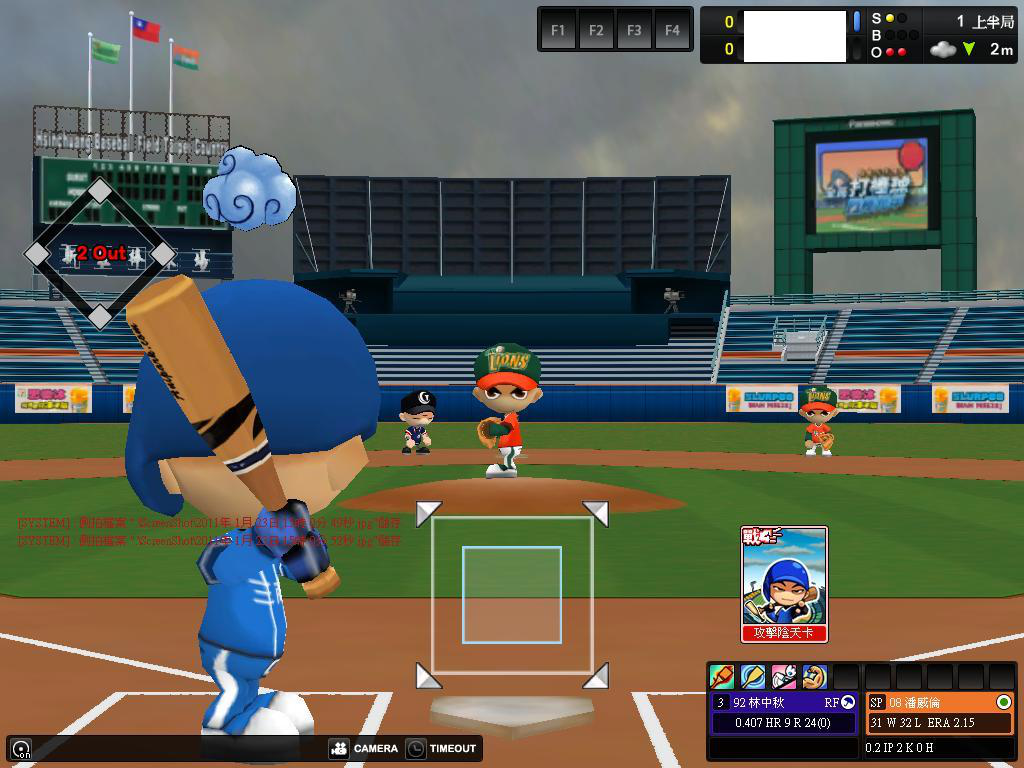Viewport: 1024px width, 768px height.
Task: Select batter 林中秋 info panel
Action: coord(784,712)
